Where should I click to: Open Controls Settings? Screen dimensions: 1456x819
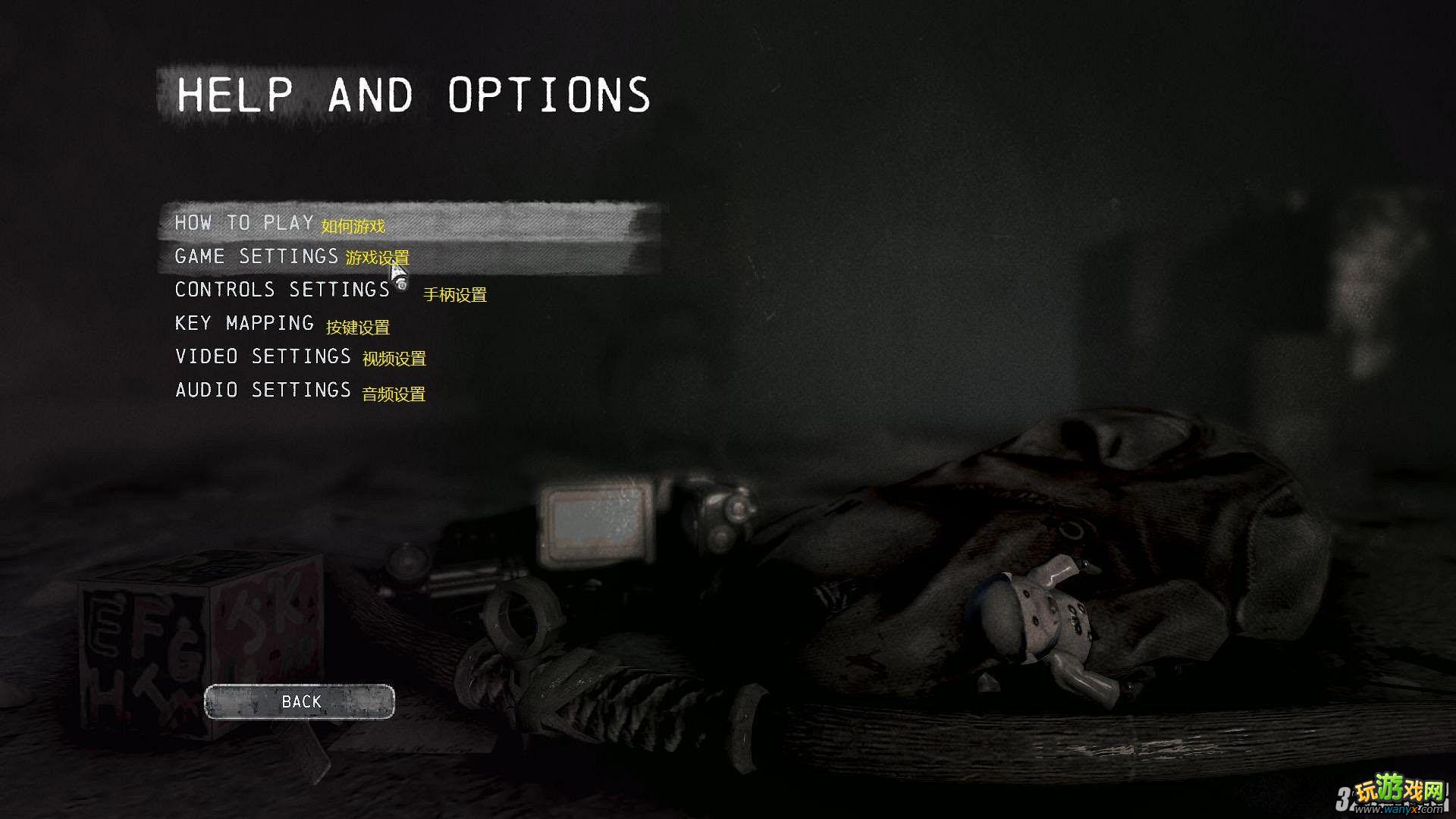[282, 290]
